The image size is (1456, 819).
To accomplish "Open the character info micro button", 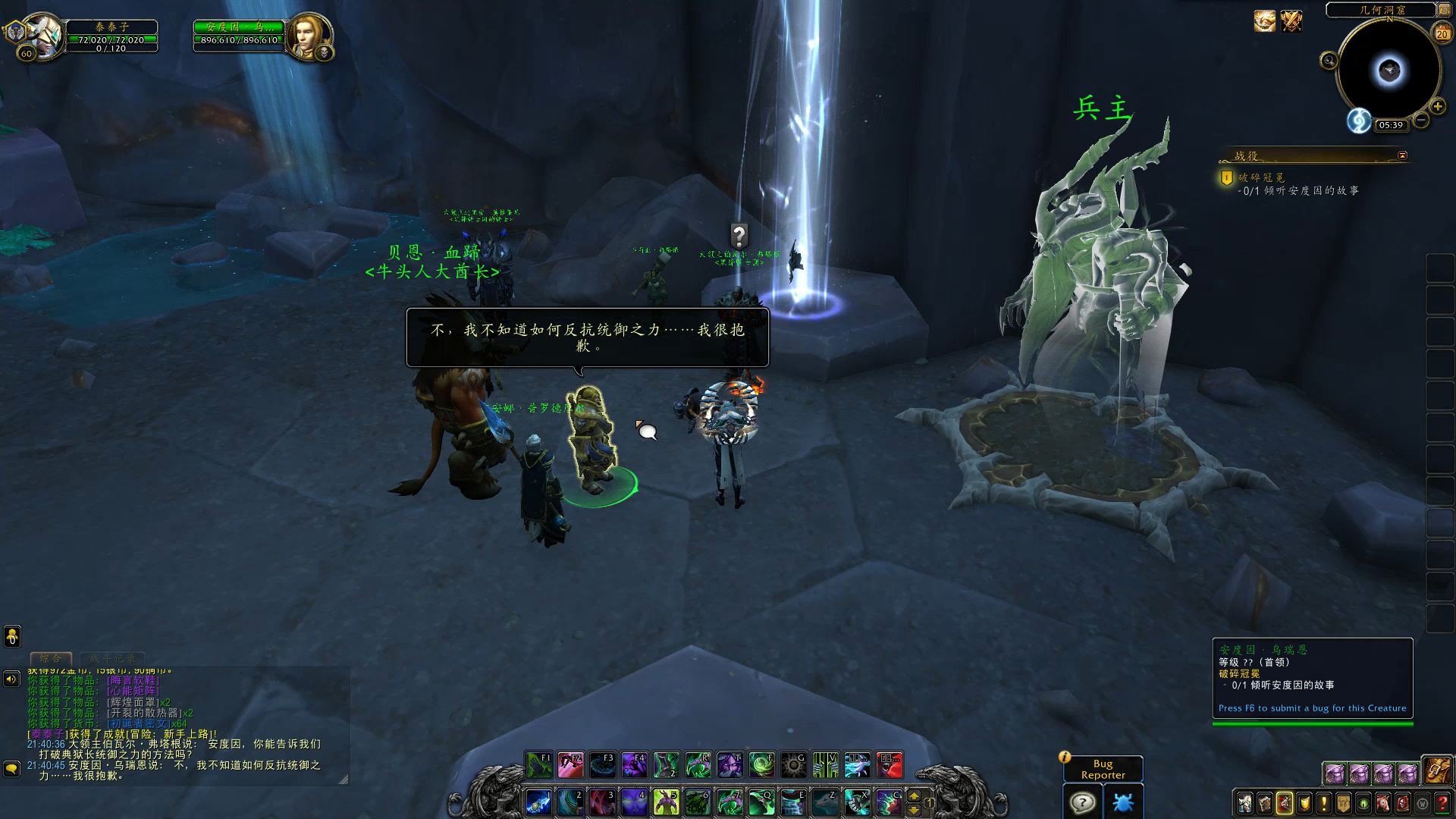I will click(x=1245, y=803).
